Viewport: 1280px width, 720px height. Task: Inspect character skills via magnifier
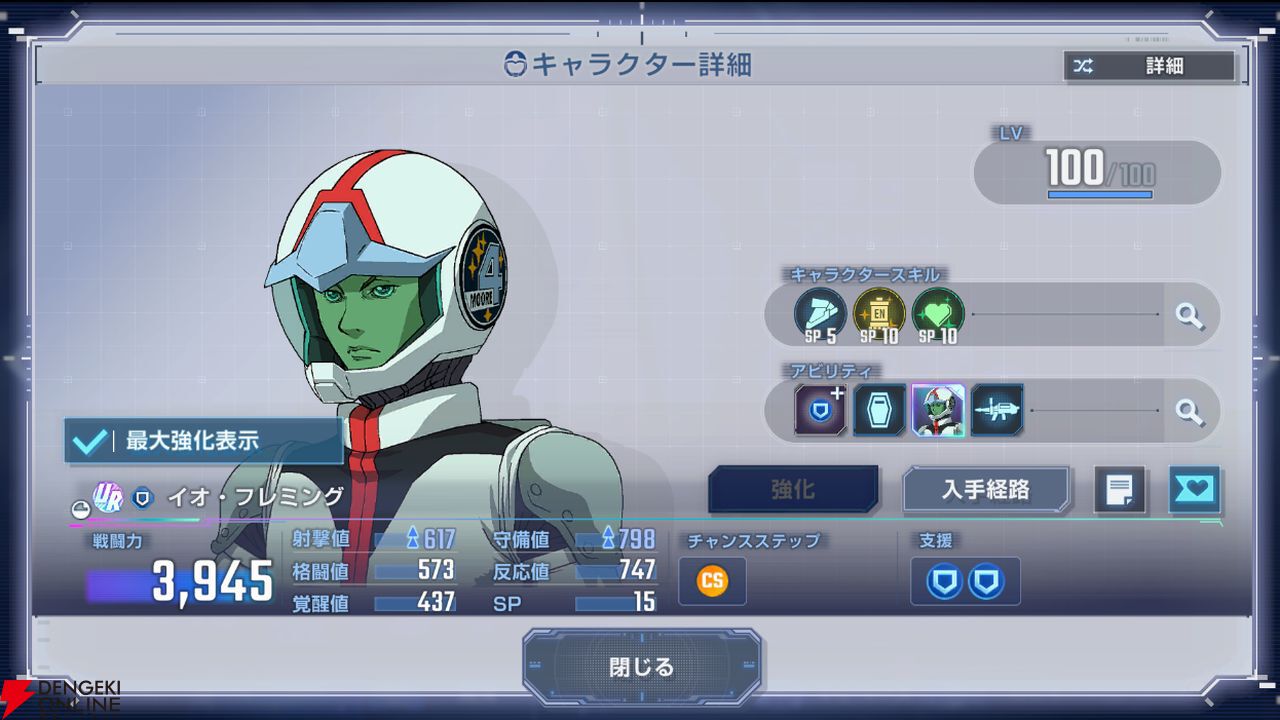1188,316
